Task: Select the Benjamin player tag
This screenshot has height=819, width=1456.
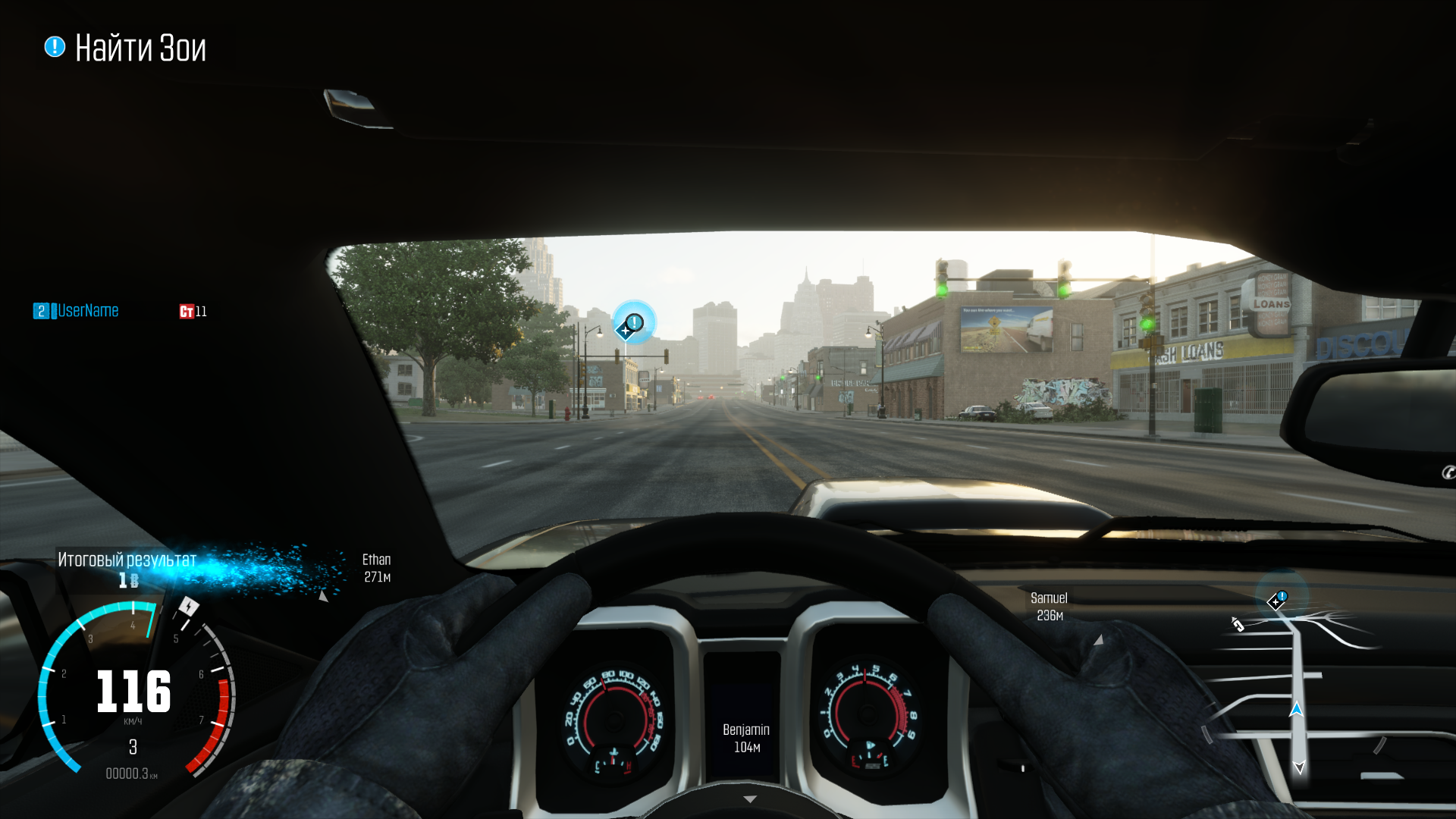Action: [745, 738]
